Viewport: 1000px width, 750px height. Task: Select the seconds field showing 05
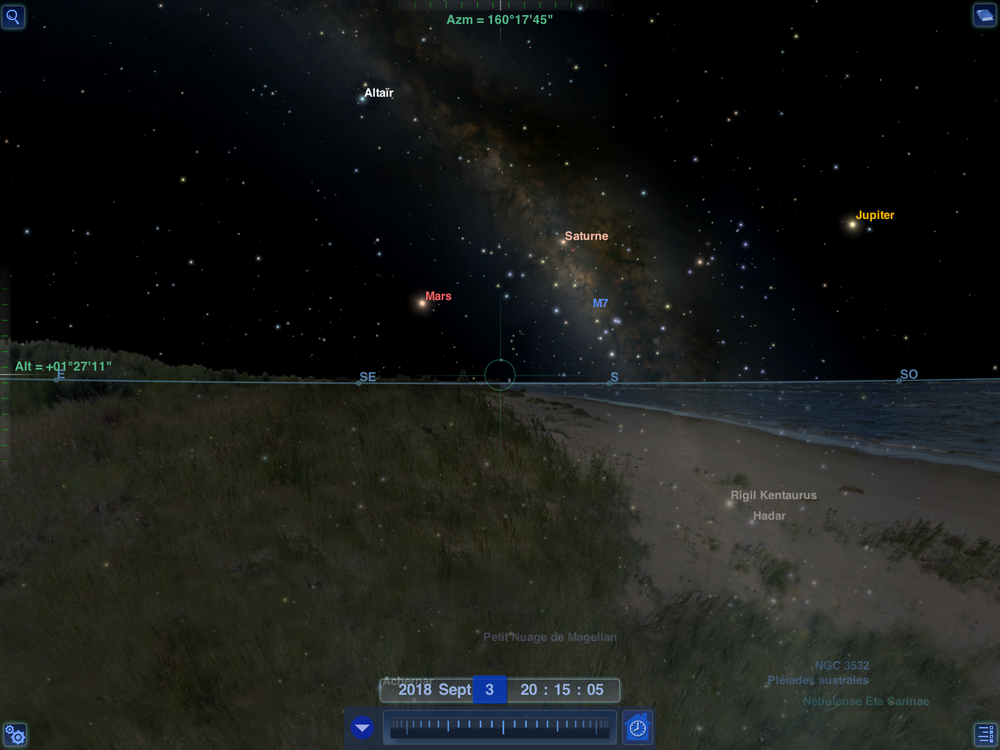[596, 690]
